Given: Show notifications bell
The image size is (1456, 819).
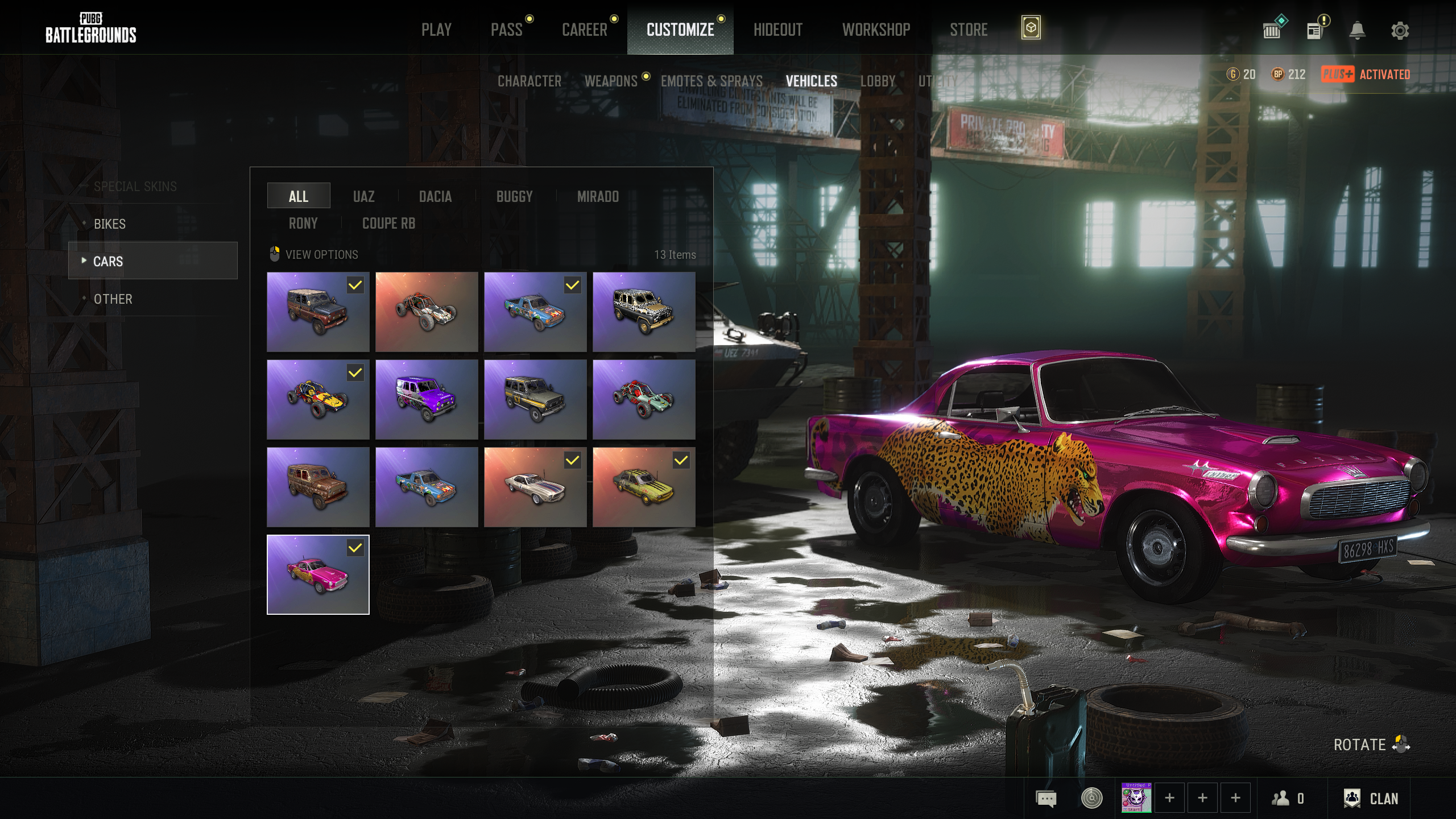Looking at the screenshot, I should (x=1357, y=31).
